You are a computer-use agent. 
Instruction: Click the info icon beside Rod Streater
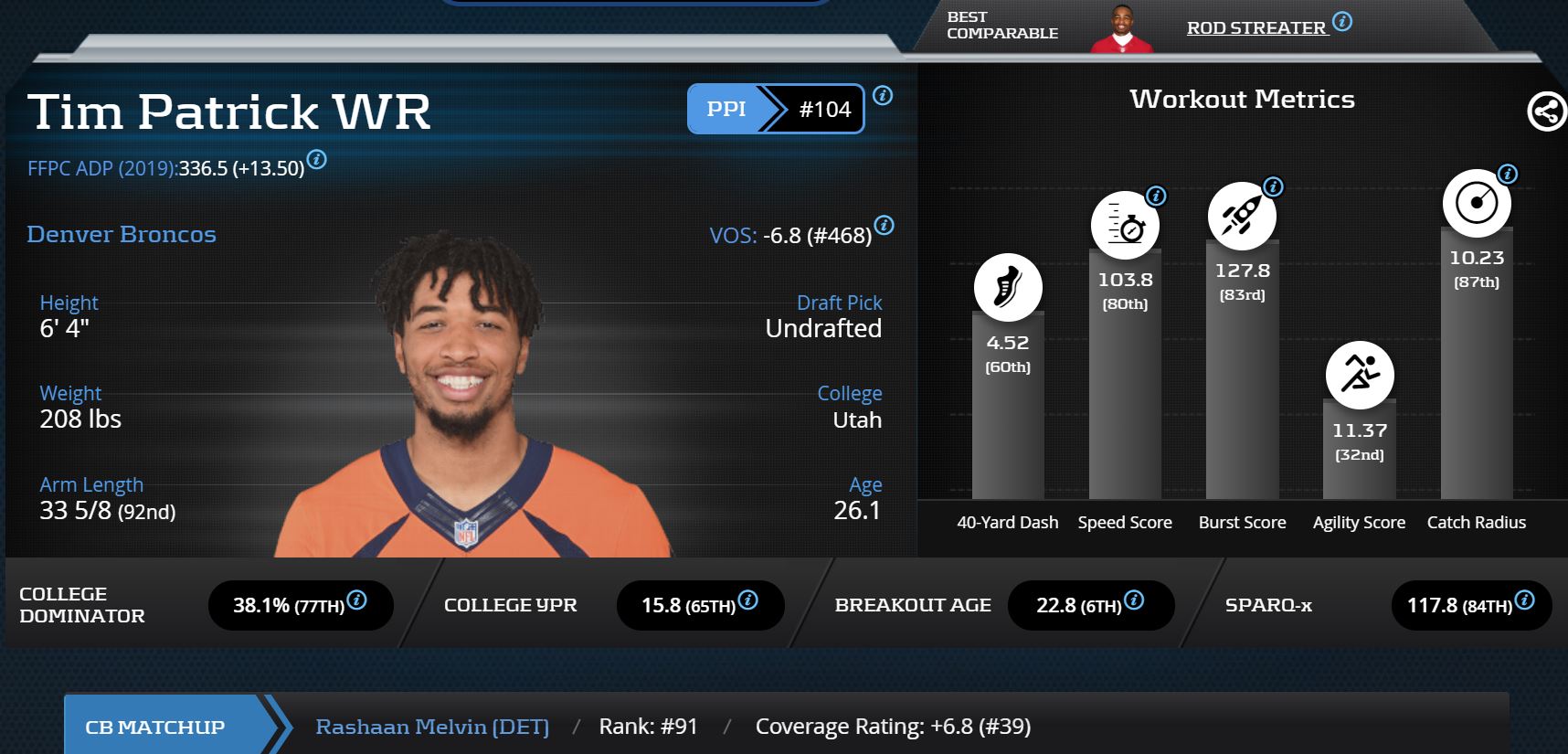[1342, 22]
